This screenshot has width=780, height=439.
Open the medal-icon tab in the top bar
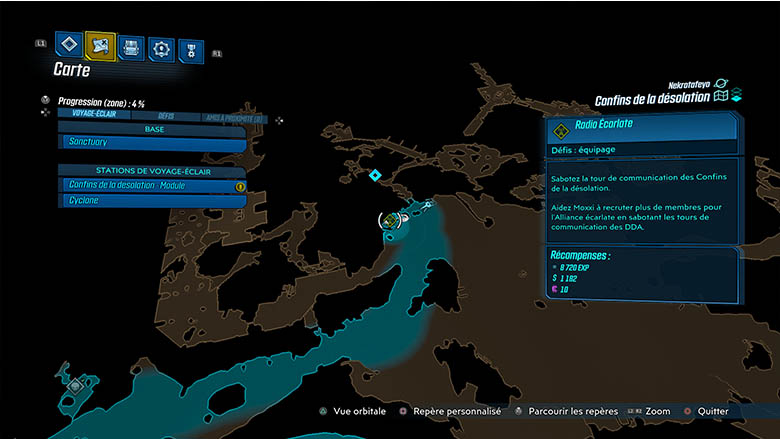tap(190, 50)
